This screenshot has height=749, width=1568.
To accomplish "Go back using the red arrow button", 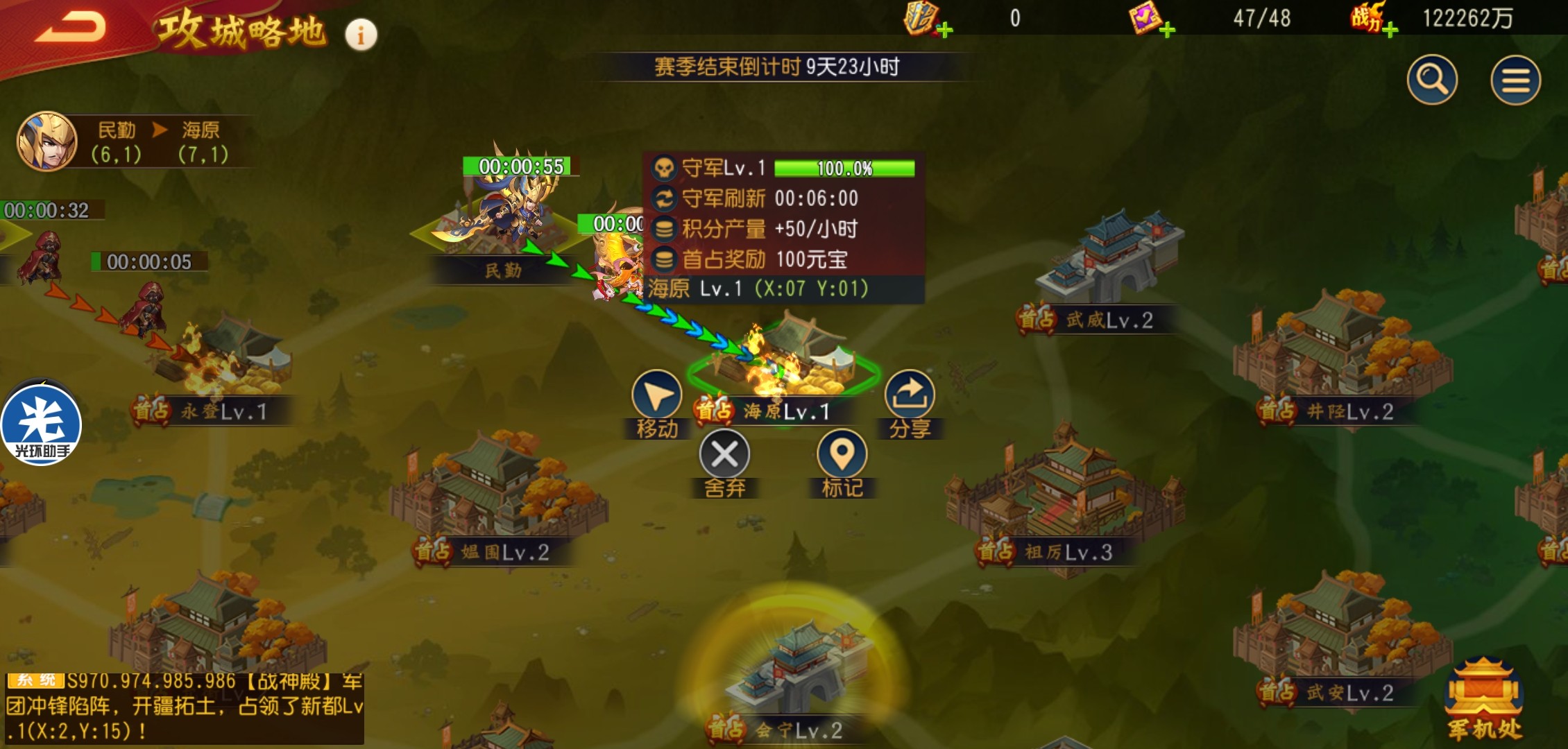I will 71,29.
